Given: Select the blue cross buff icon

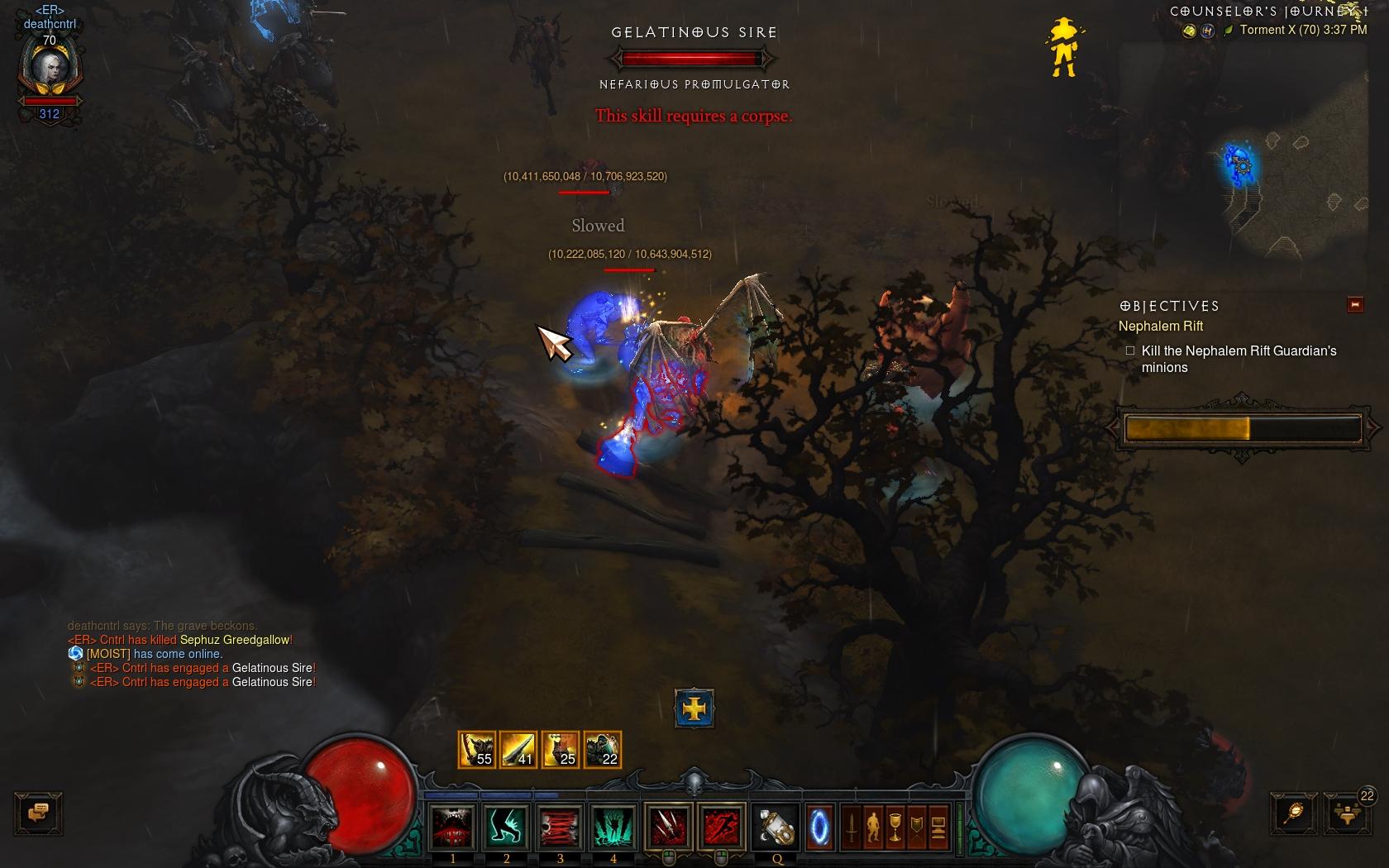Looking at the screenshot, I should point(694,708).
